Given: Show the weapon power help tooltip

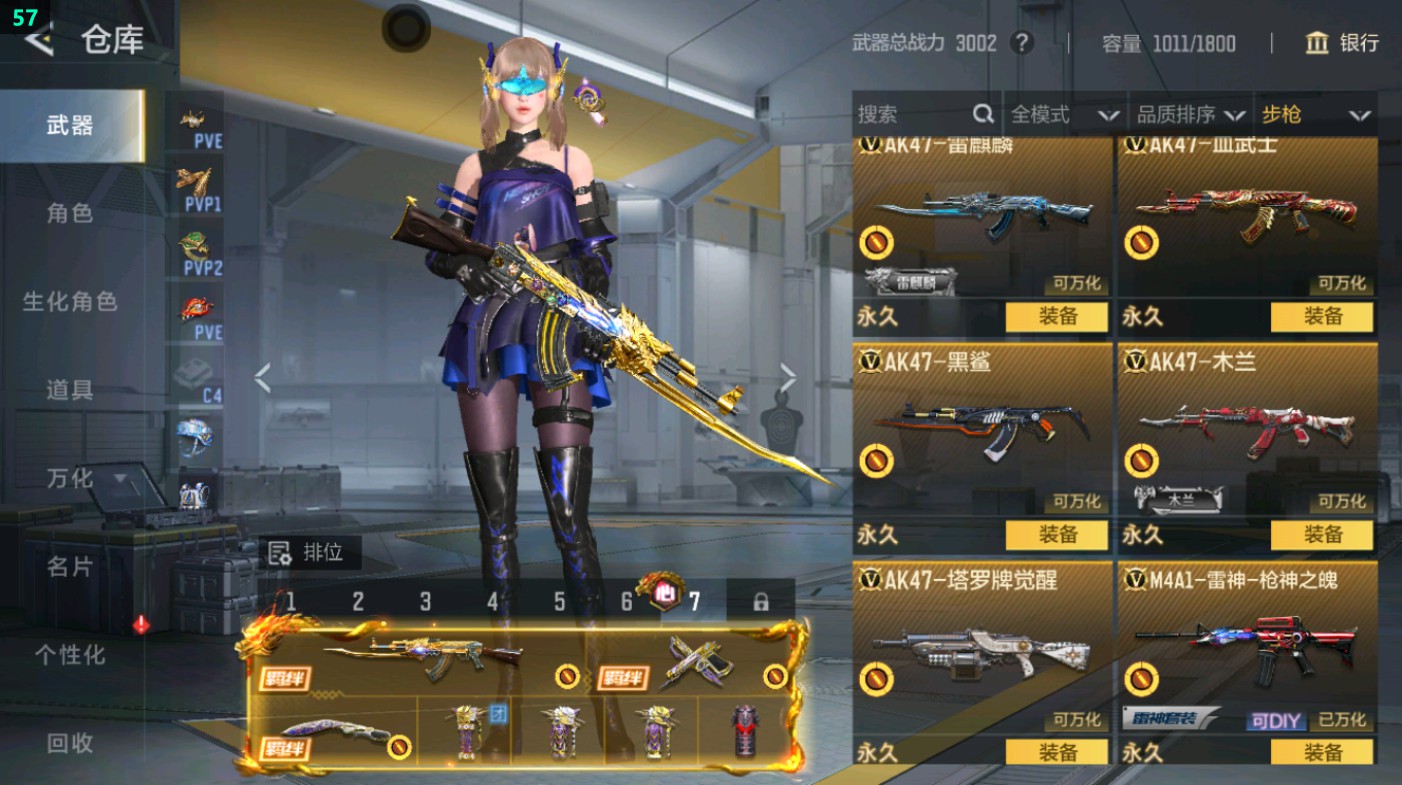Looking at the screenshot, I should 1021,43.
